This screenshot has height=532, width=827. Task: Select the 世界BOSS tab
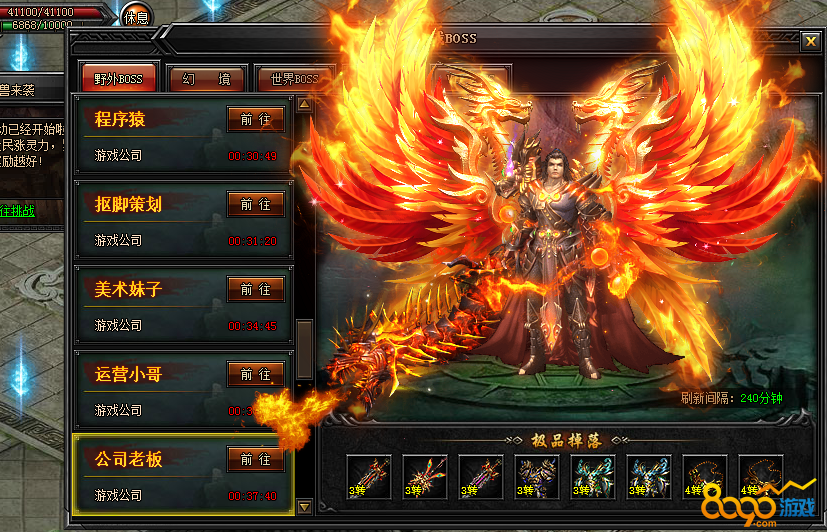point(294,79)
